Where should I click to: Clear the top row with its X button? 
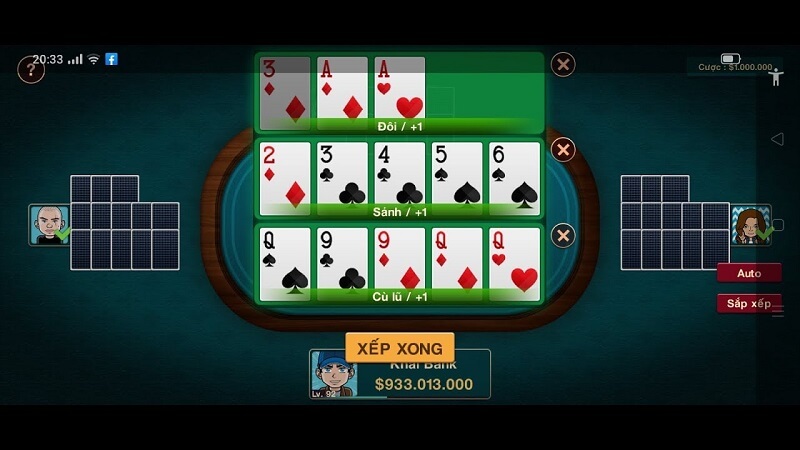pos(563,64)
